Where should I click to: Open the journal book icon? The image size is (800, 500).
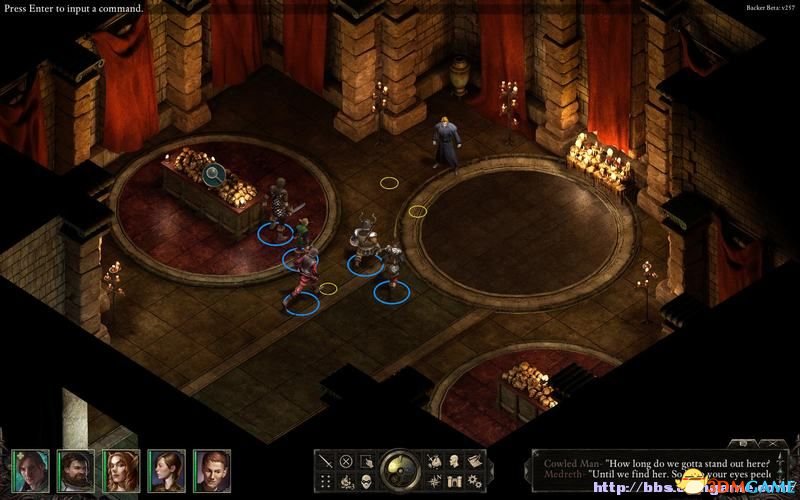coord(474,461)
